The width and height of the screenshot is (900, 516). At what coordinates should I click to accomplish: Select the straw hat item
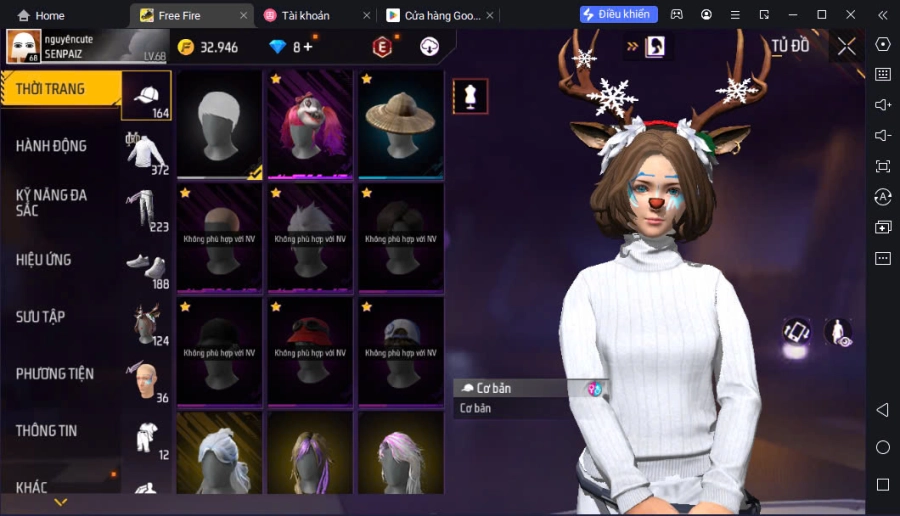point(400,125)
